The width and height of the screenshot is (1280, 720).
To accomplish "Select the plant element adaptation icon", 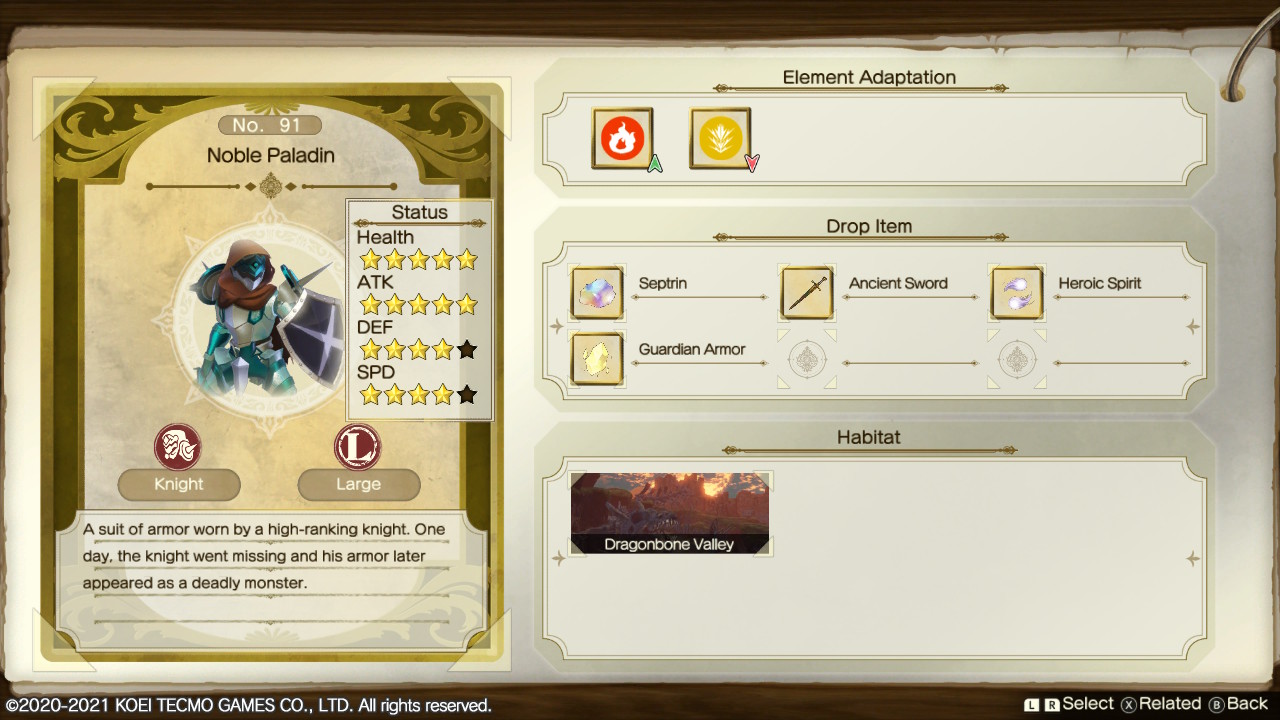I will (720, 138).
